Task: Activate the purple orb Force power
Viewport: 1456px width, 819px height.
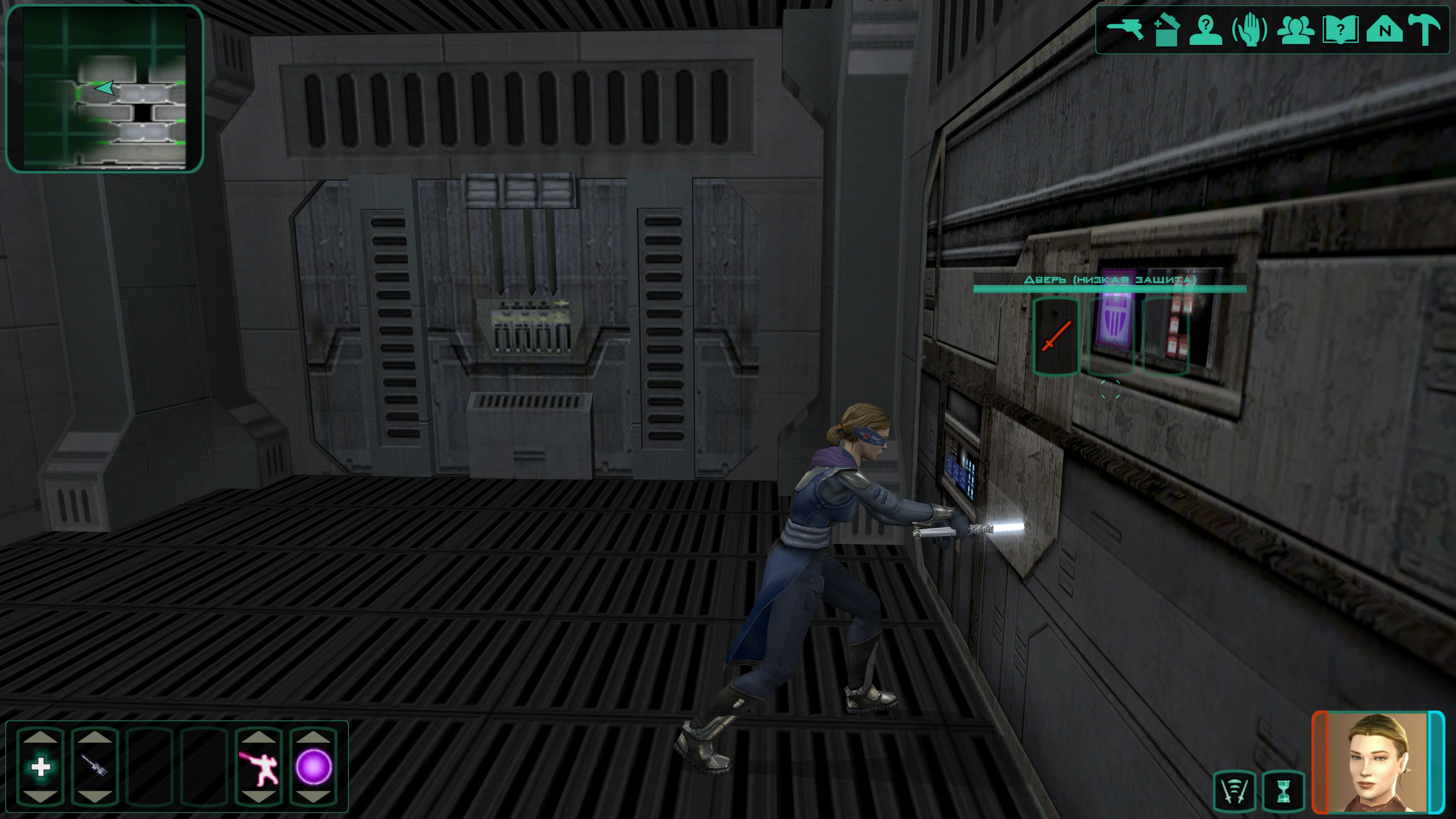Action: (x=313, y=767)
